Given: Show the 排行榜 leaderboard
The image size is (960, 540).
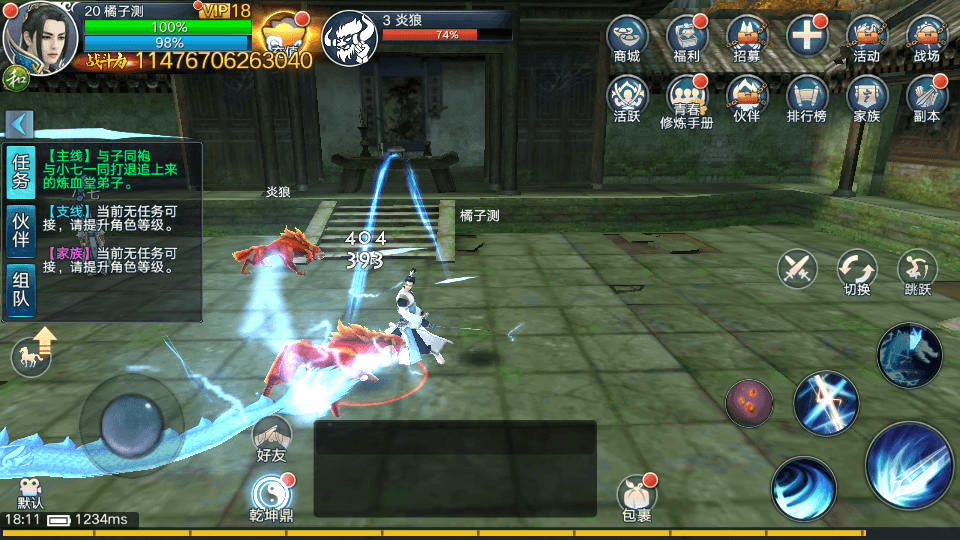Looking at the screenshot, I should coord(806,98).
